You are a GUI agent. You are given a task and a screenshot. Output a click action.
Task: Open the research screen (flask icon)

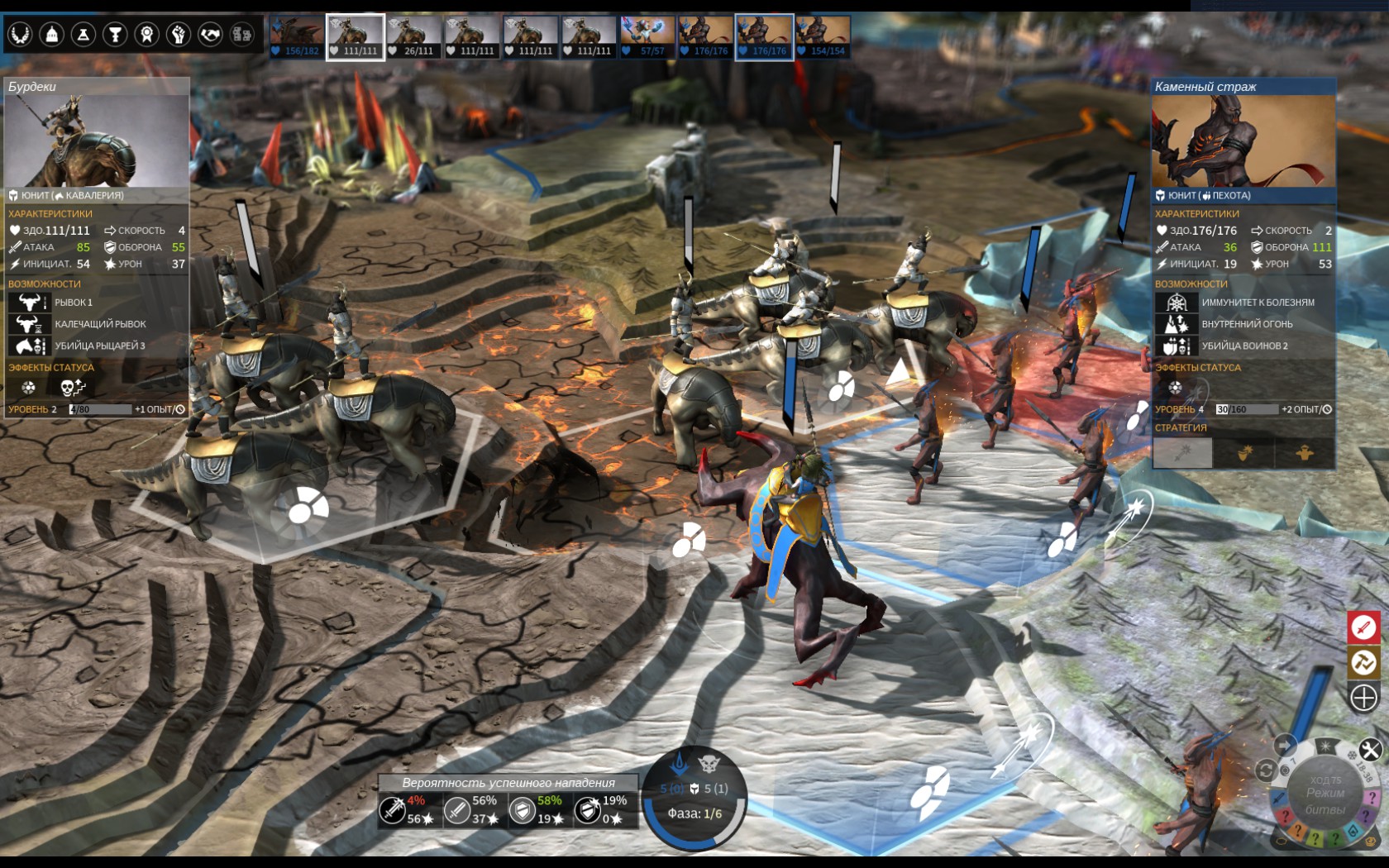pyautogui.click(x=82, y=35)
